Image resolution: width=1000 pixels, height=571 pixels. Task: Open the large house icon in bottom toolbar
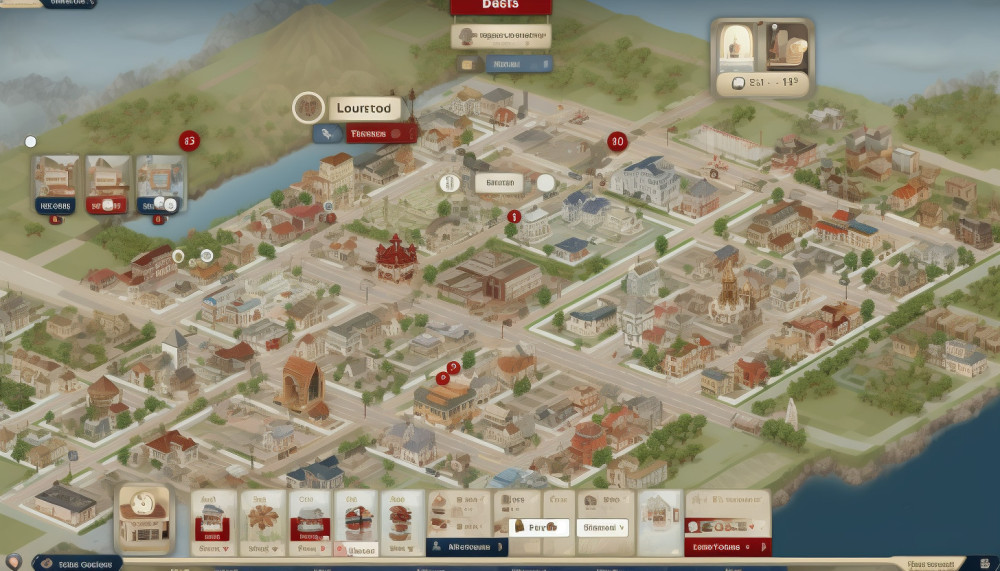pos(144,516)
